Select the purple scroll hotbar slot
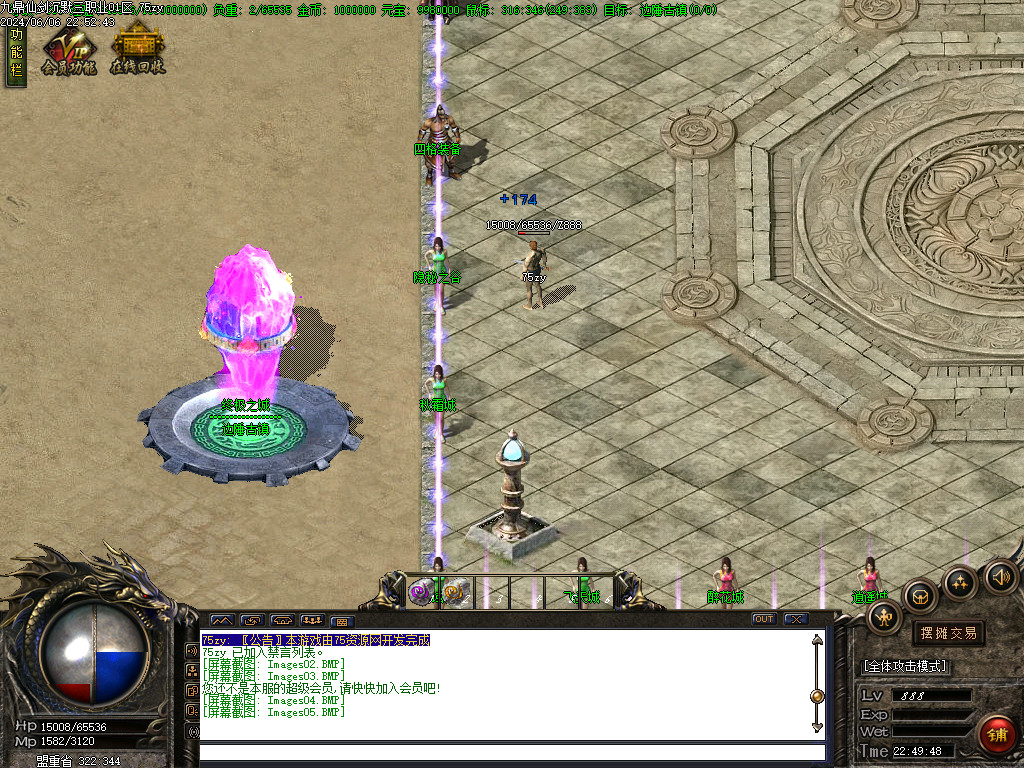The image size is (1024, 768). [422, 592]
